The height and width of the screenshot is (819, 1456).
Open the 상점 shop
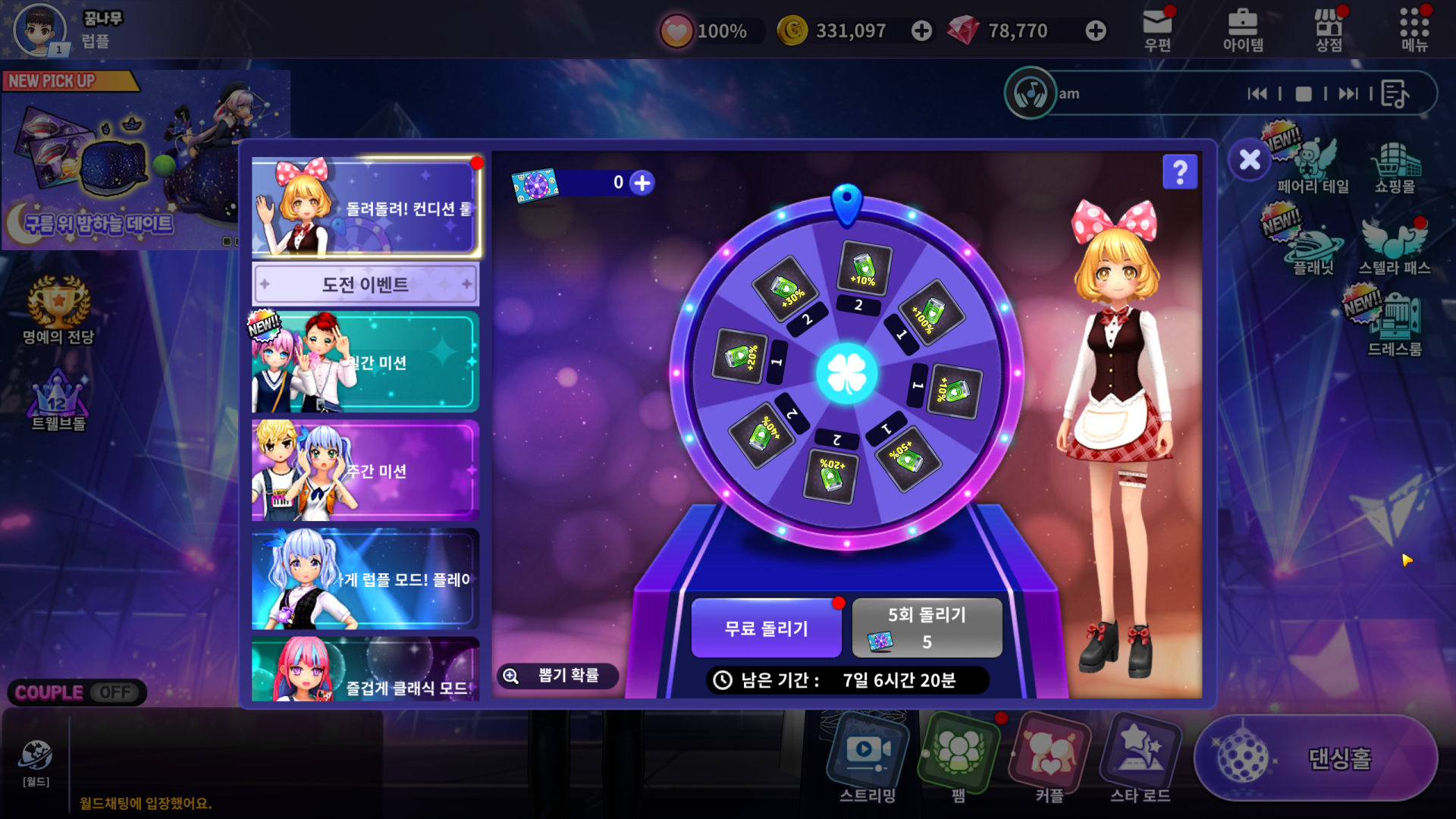tap(1329, 30)
